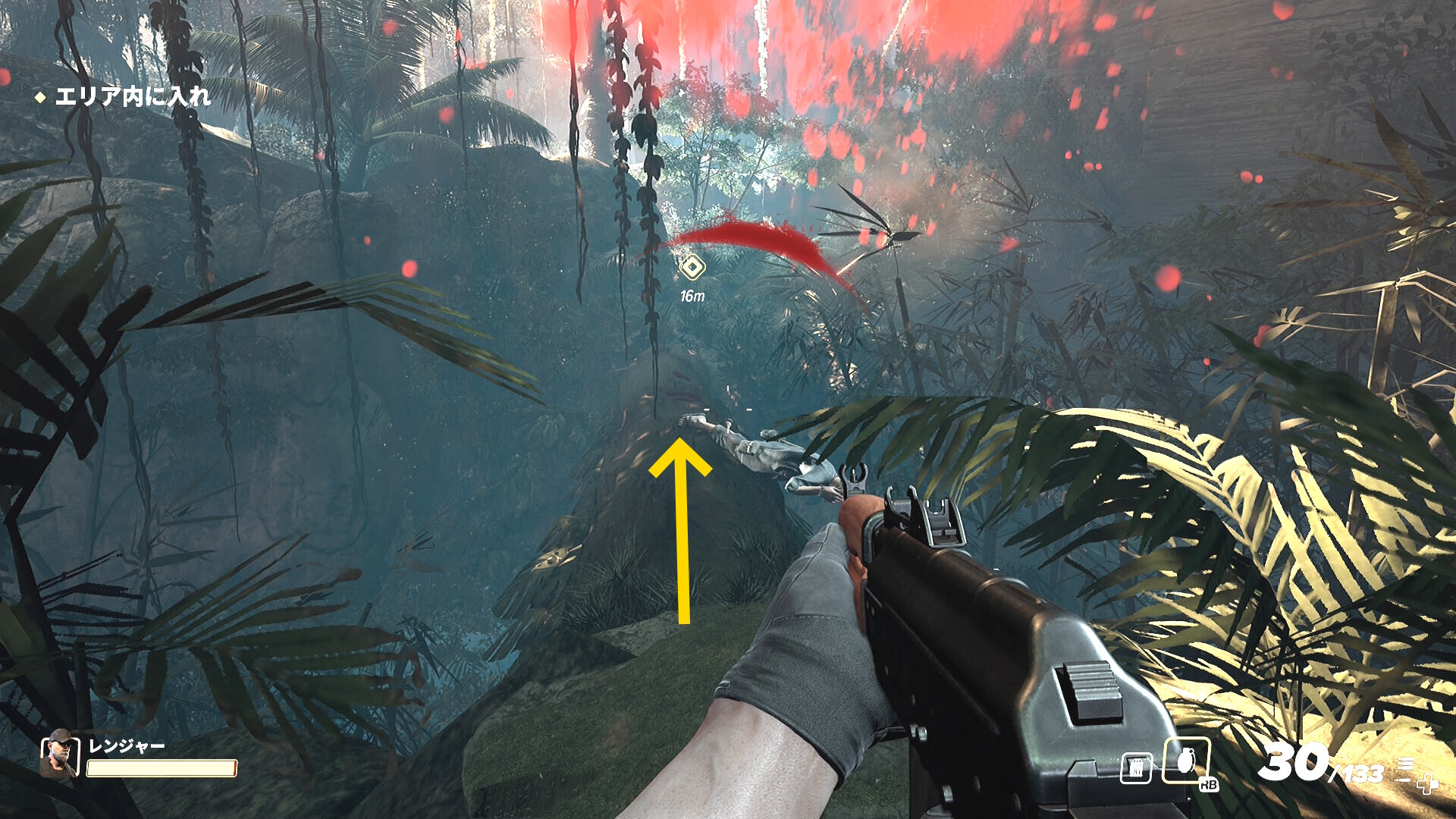
Task: Select the grenade equipment slot
Action: coord(1187,761)
